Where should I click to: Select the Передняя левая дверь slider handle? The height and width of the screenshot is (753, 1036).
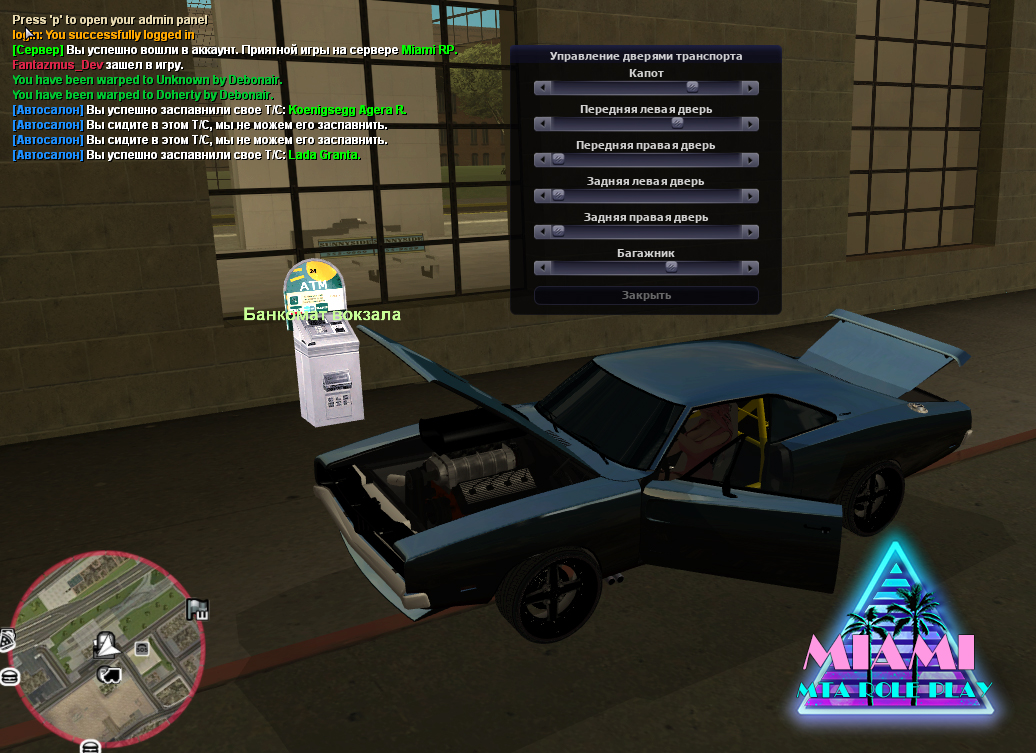pos(677,124)
